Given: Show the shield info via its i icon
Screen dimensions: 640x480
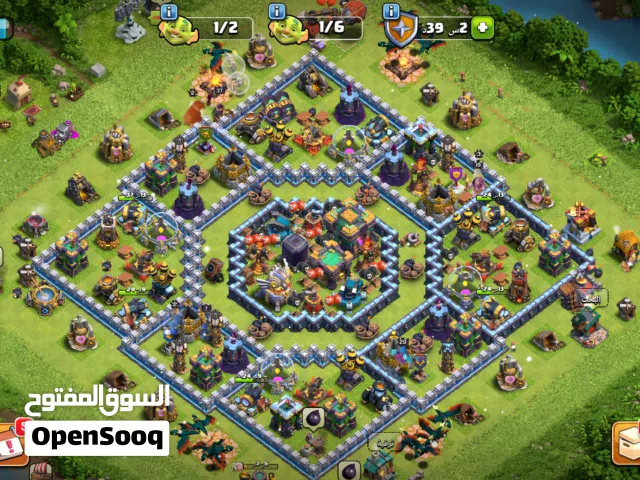Looking at the screenshot, I should point(392,12).
